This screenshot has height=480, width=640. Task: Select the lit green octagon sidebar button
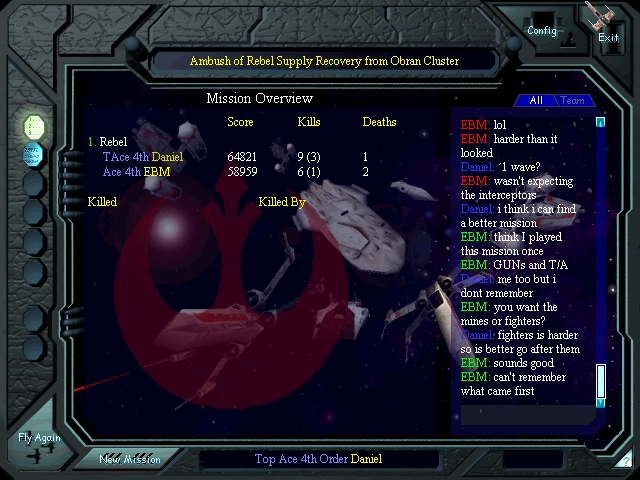[x=34, y=126]
